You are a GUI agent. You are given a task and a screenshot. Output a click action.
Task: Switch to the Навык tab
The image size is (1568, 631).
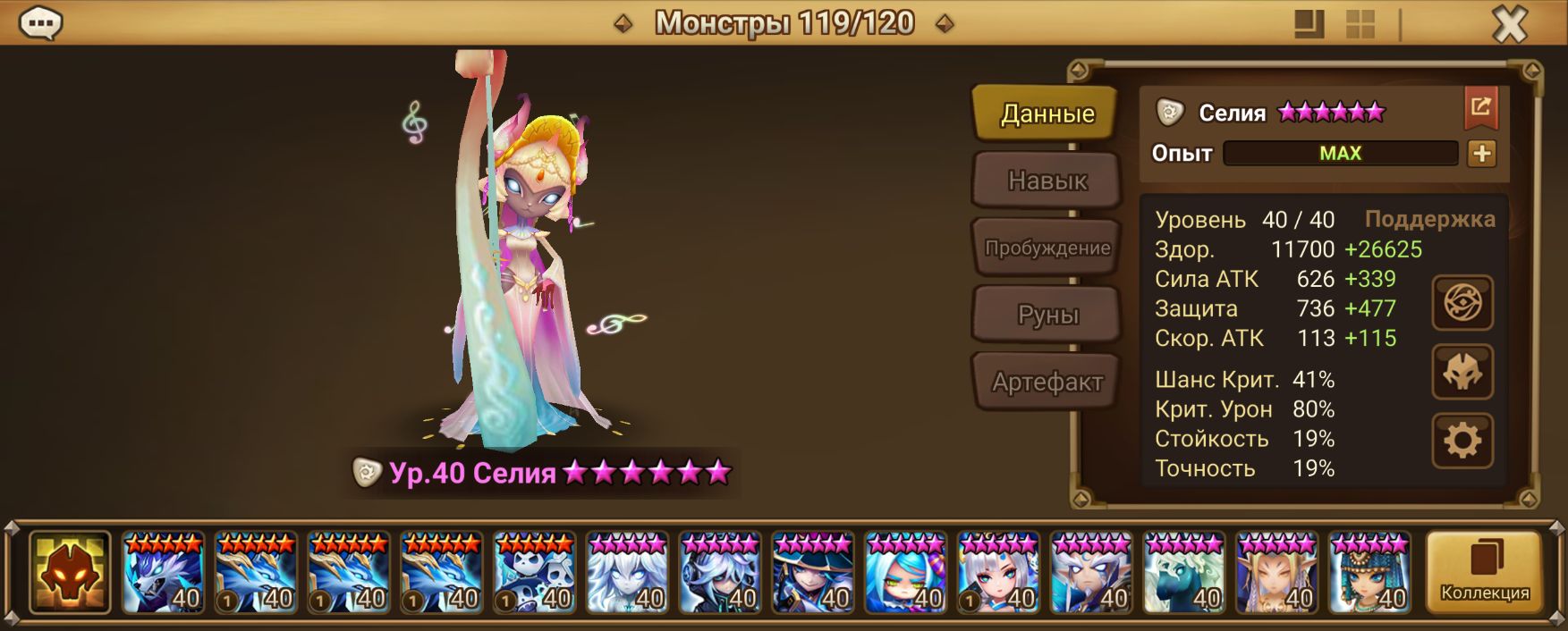[1047, 181]
